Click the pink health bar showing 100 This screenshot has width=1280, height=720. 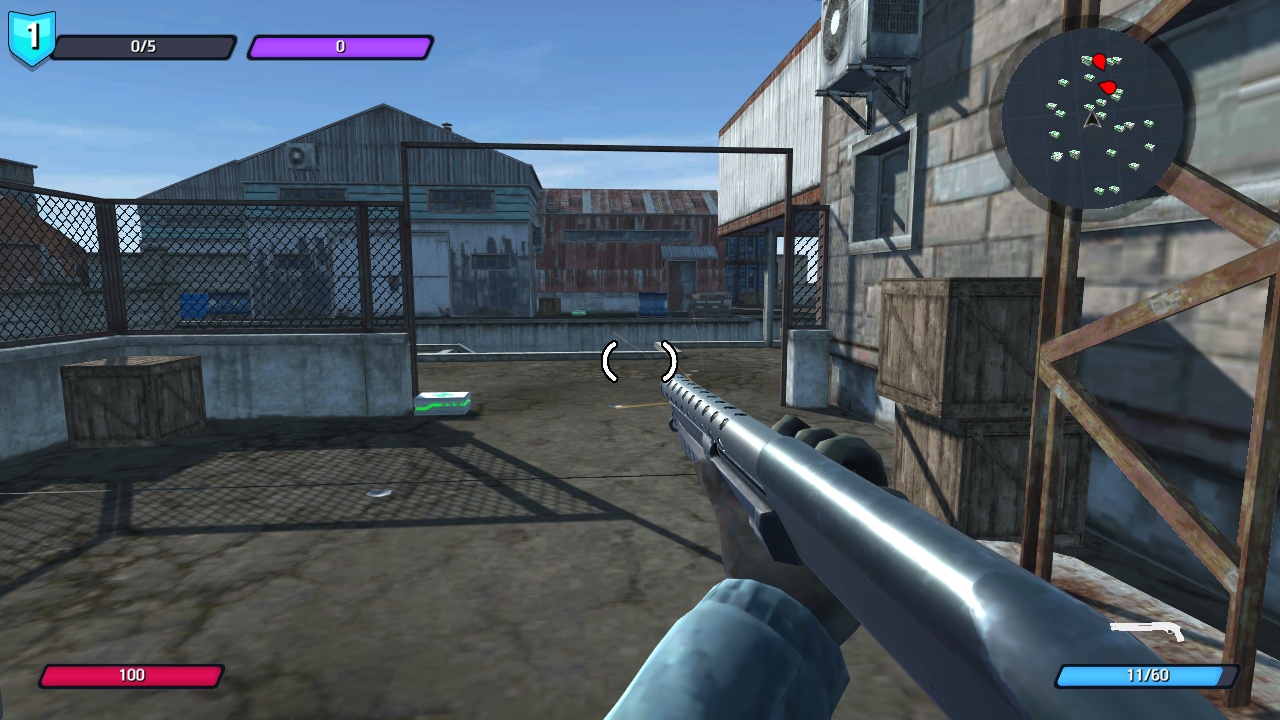[130, 675]
